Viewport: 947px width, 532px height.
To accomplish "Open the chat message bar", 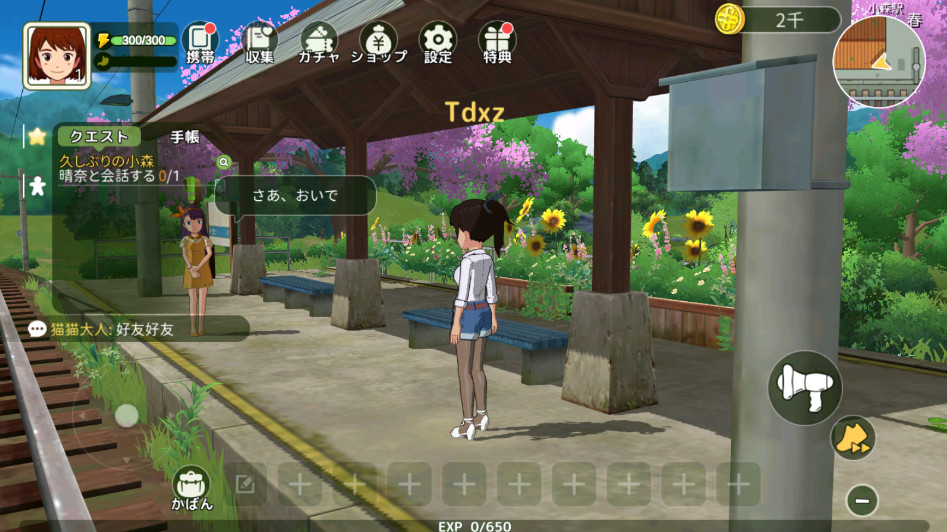I will point(137,328).
